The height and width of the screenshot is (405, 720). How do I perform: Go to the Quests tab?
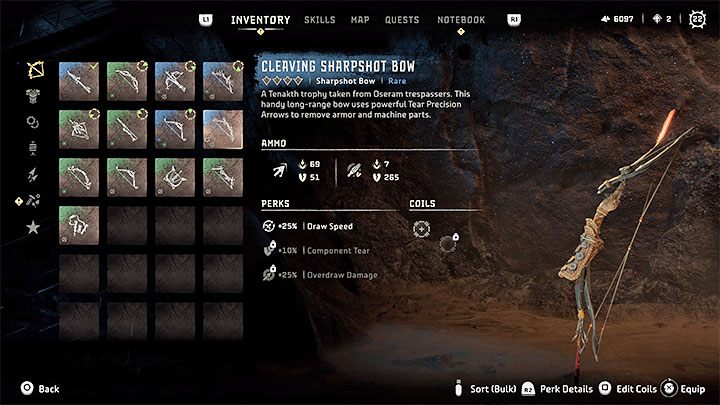pyautogui.click(x=404, y=20)
